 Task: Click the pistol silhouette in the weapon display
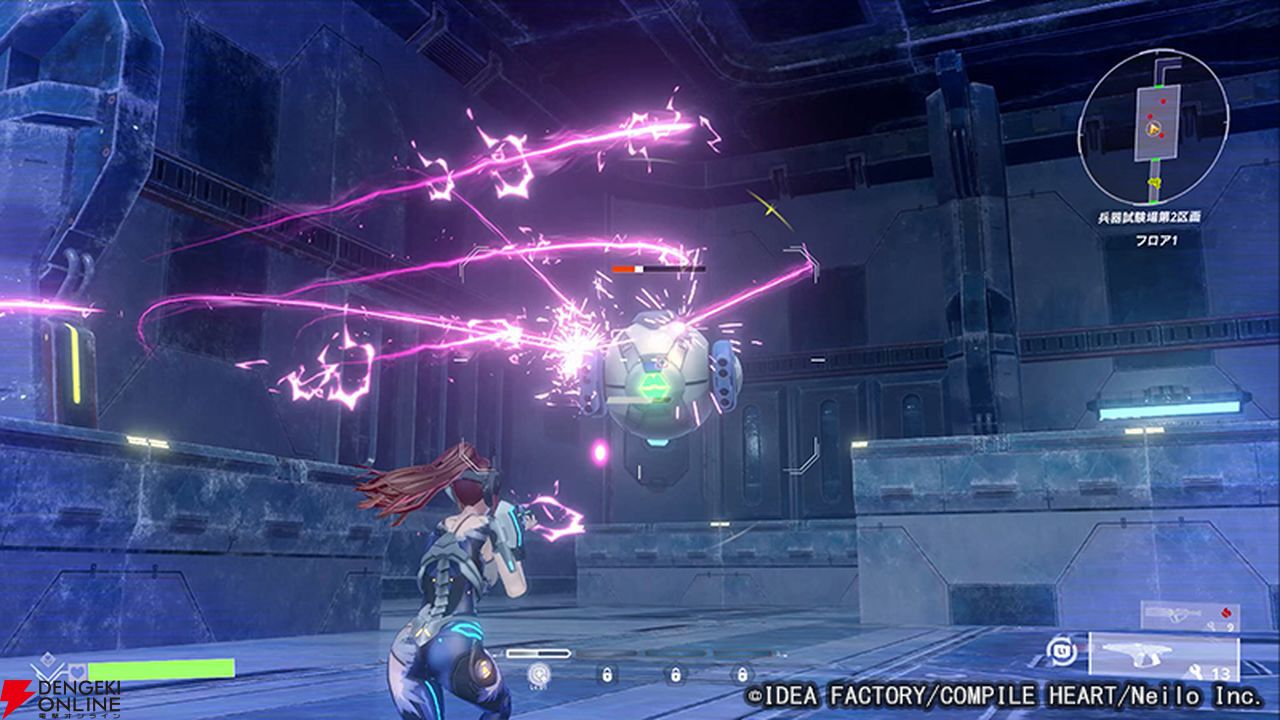[x=1137, y=654]
